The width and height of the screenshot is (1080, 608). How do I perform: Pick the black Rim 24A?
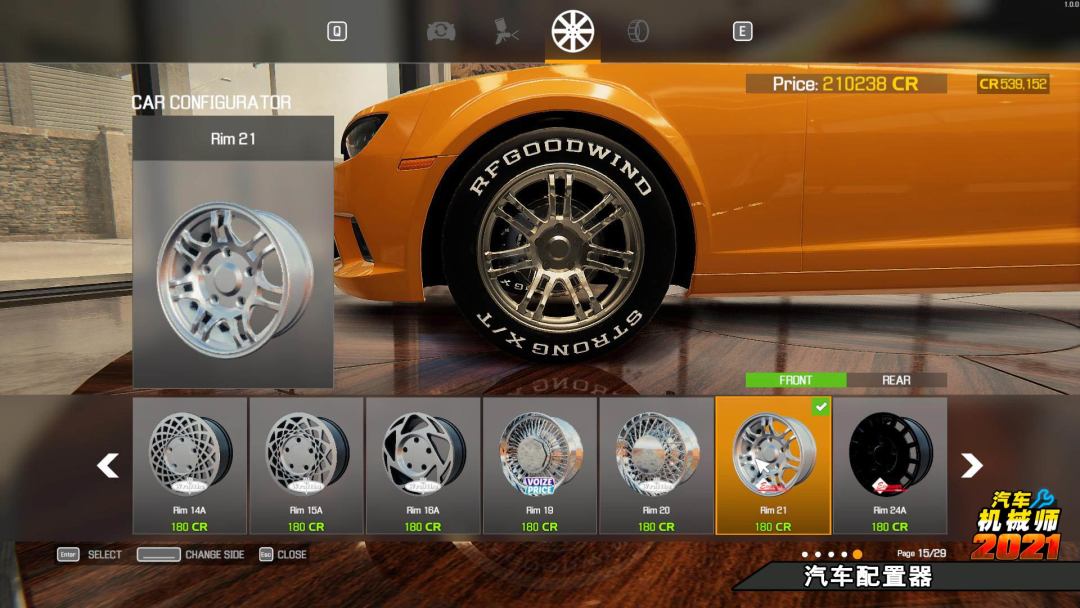[890, 465]
